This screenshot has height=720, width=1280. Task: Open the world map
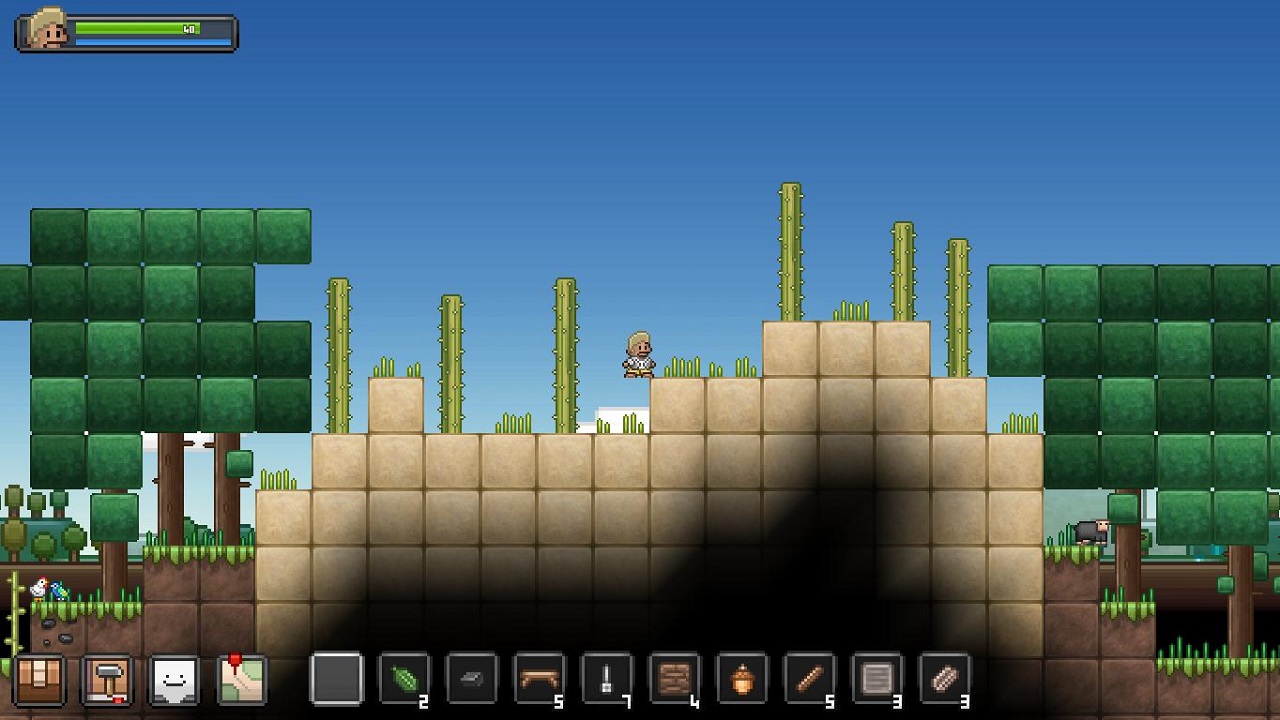(x=242, y=680)
